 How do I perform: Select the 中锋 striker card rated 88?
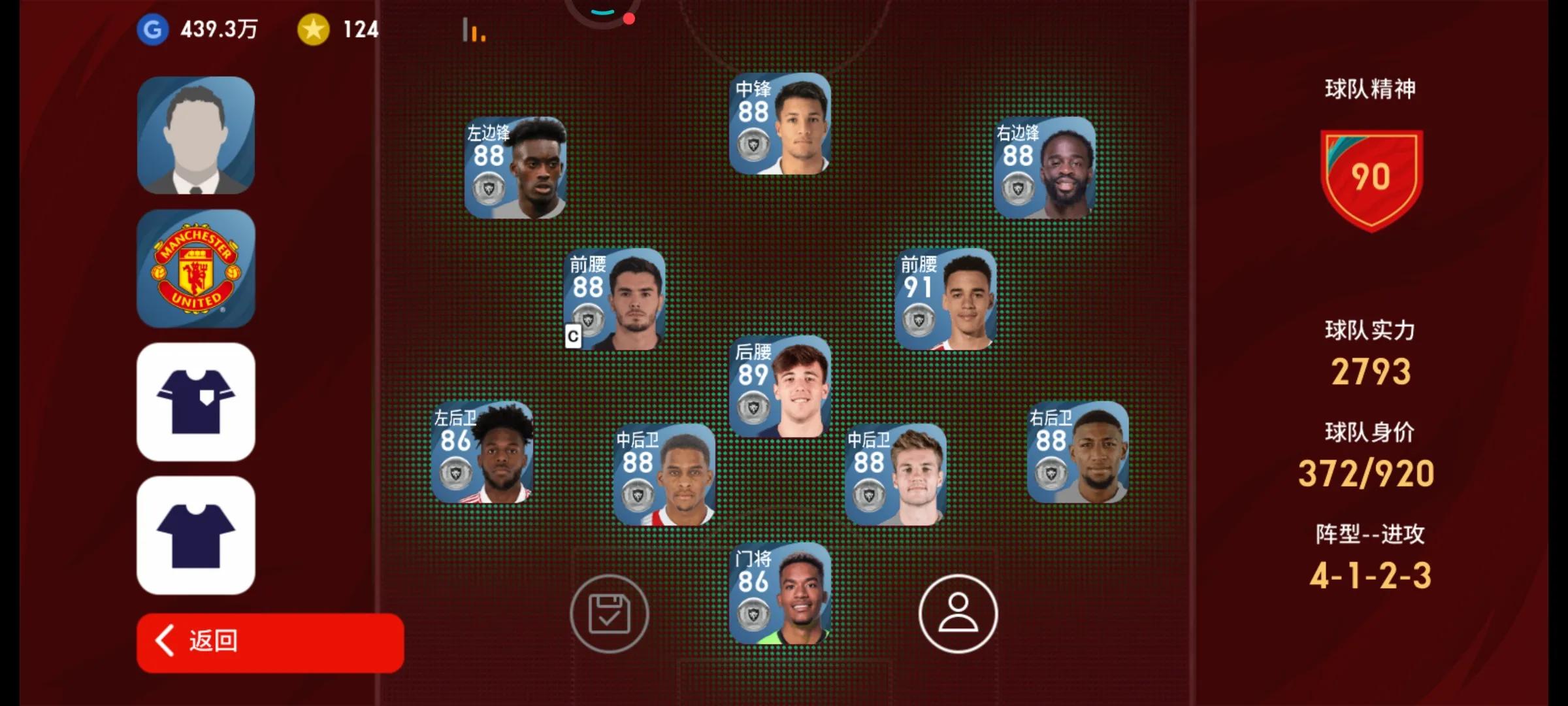779,124
